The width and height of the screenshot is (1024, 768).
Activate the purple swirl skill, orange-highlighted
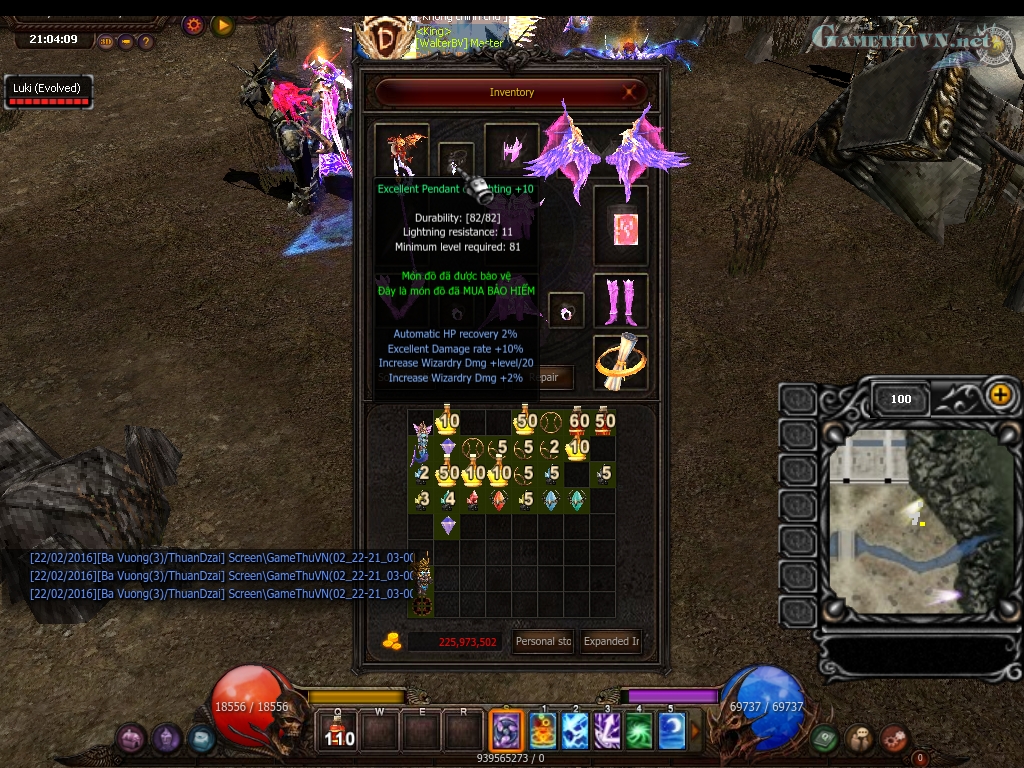point(508,731)
